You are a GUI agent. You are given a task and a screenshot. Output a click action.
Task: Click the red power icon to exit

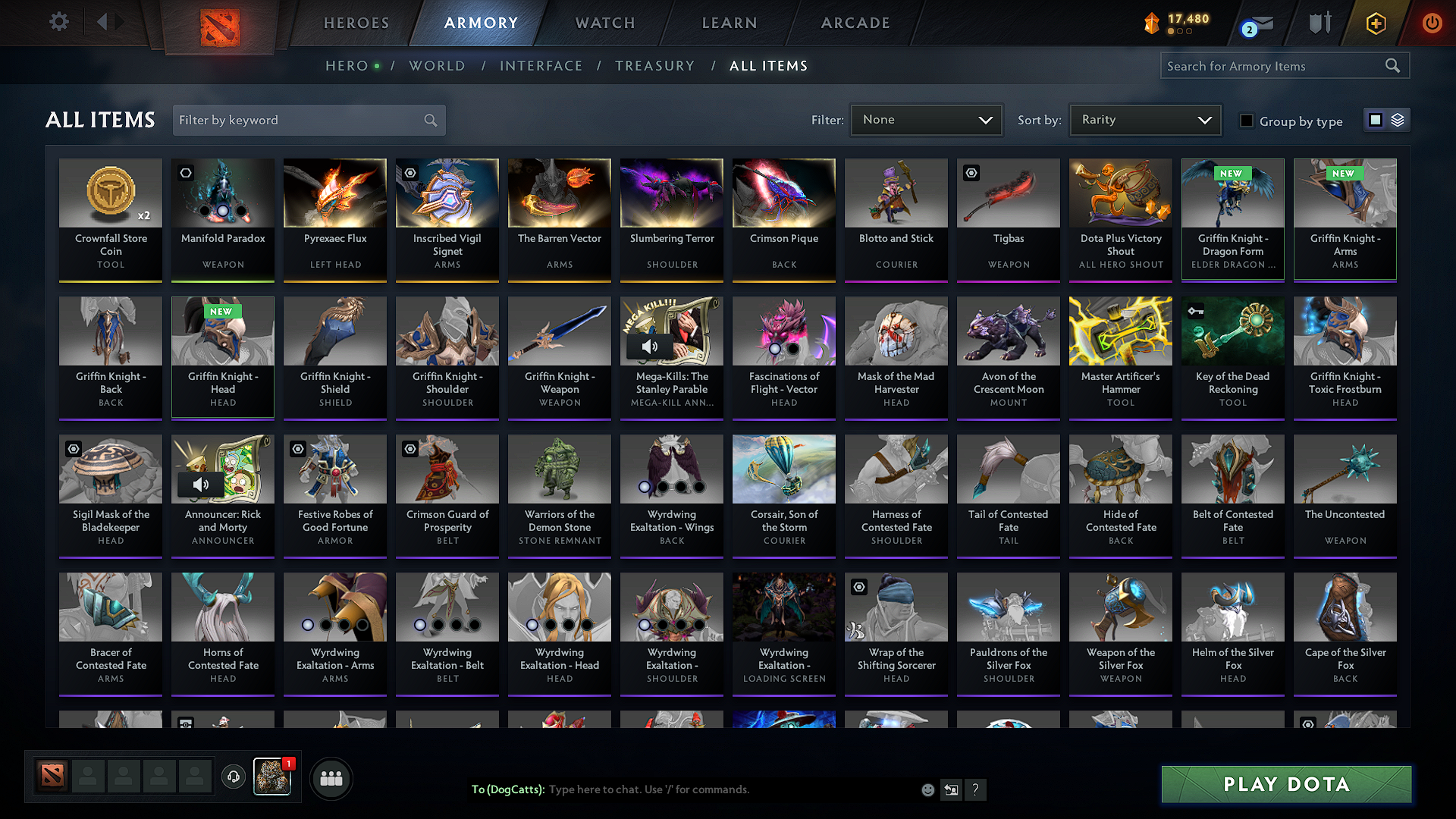1432,23
